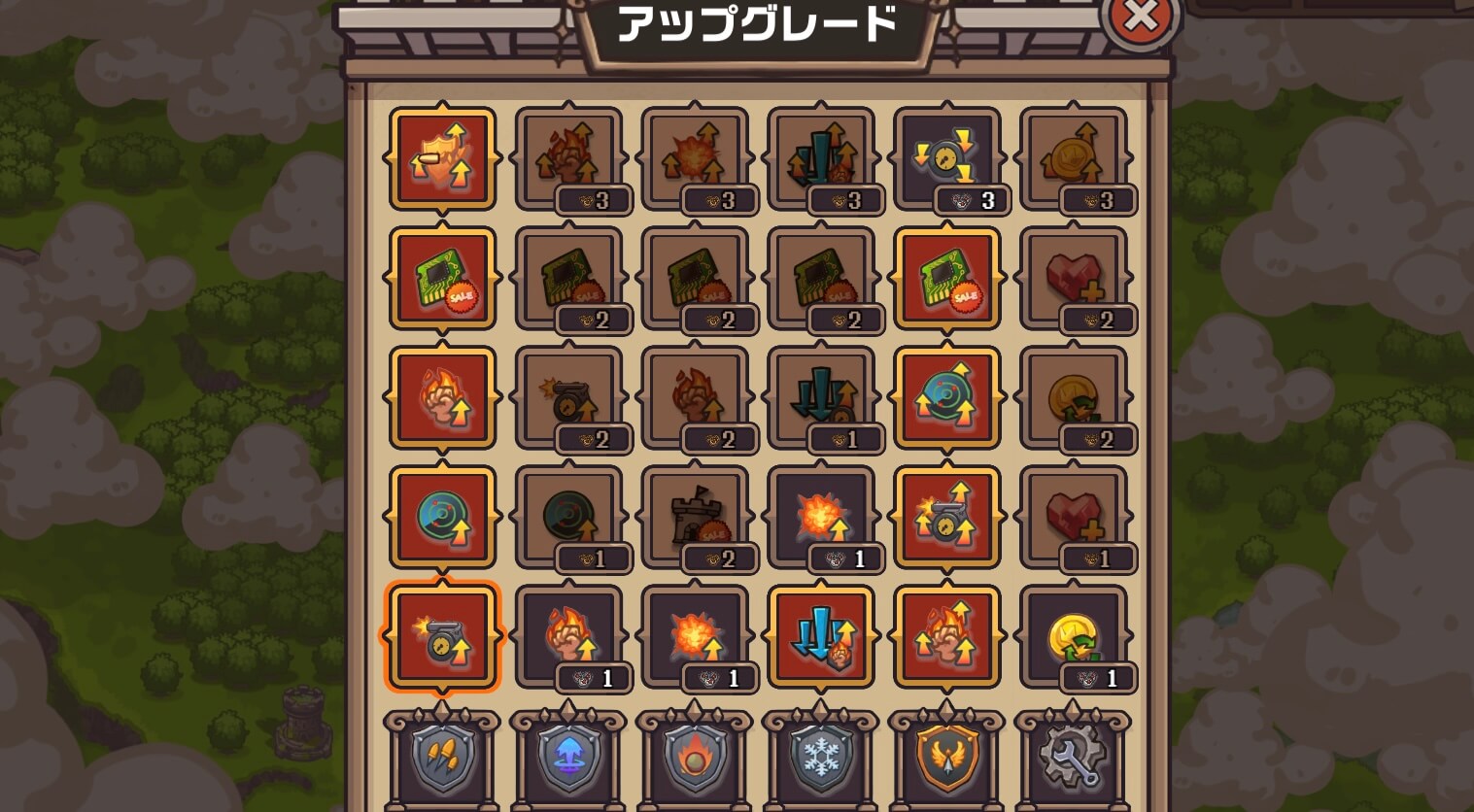This screenshot has height=812, width=1474.
Task: Switch to the phoenix wings shield tab
Action: pos(947,762)
